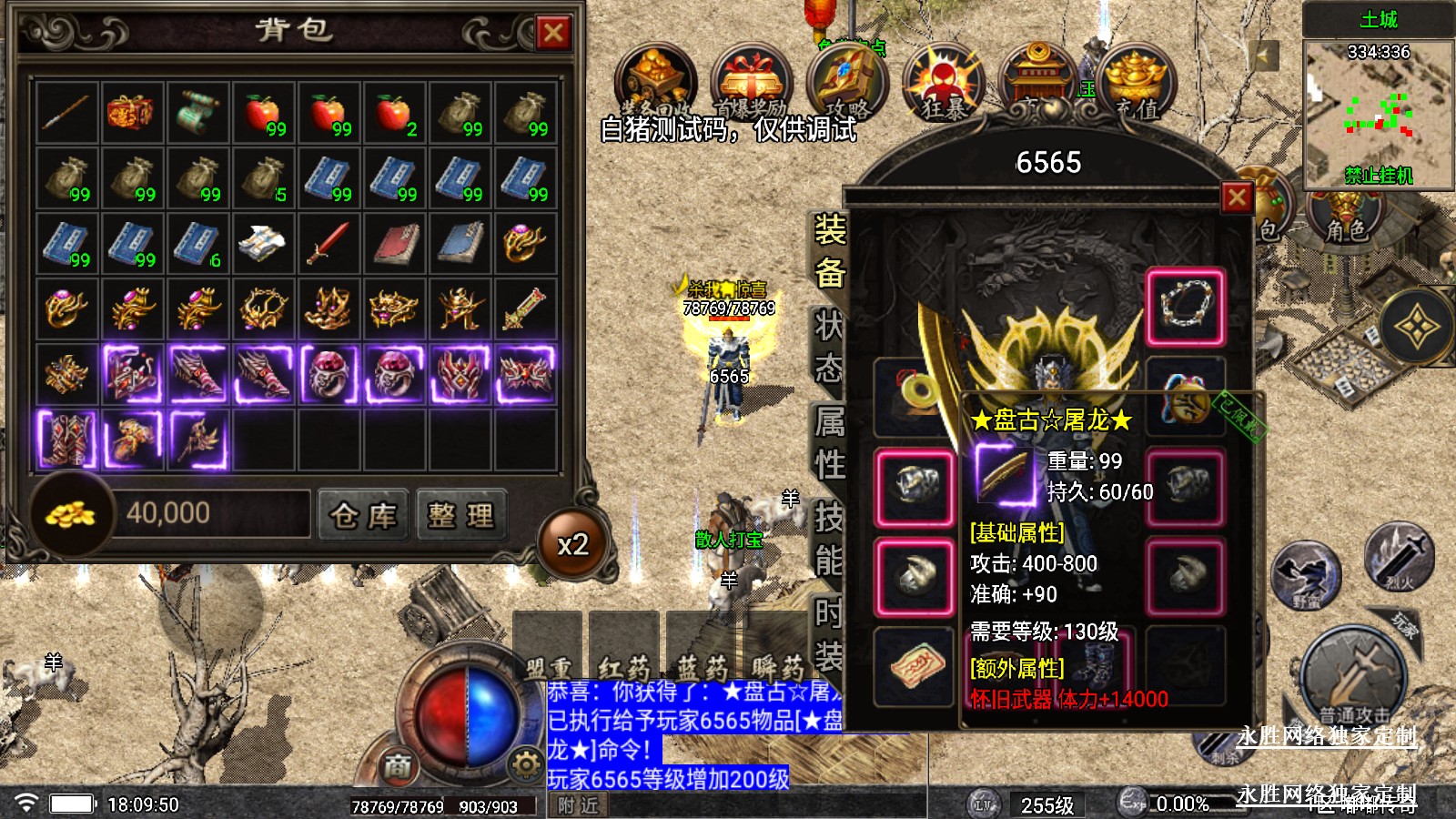The image size is (1456, 819).
Task: Close the backpack window
Action: point(552,33)
